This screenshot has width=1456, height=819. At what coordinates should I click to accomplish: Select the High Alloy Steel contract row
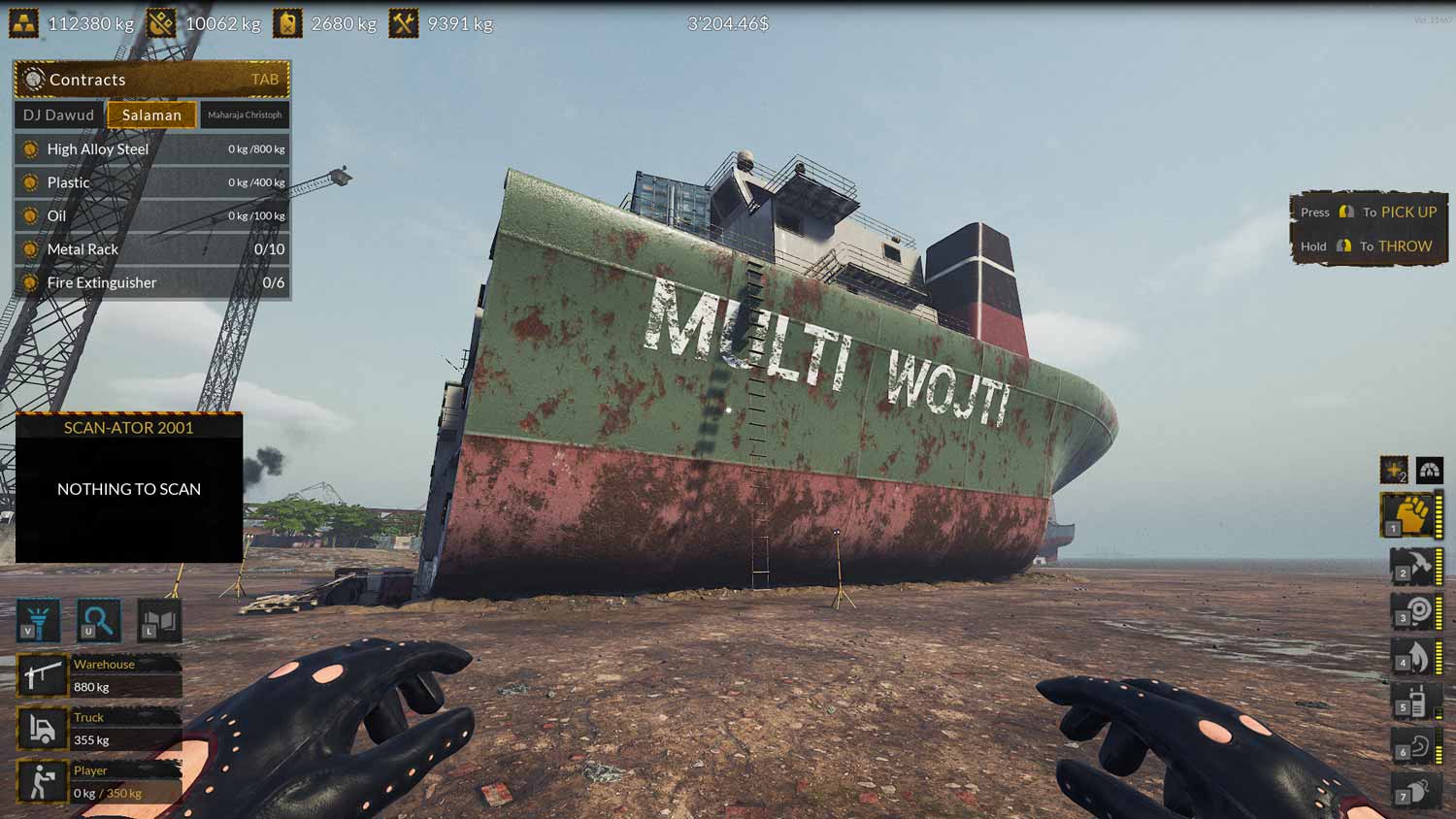pos(150,148)
